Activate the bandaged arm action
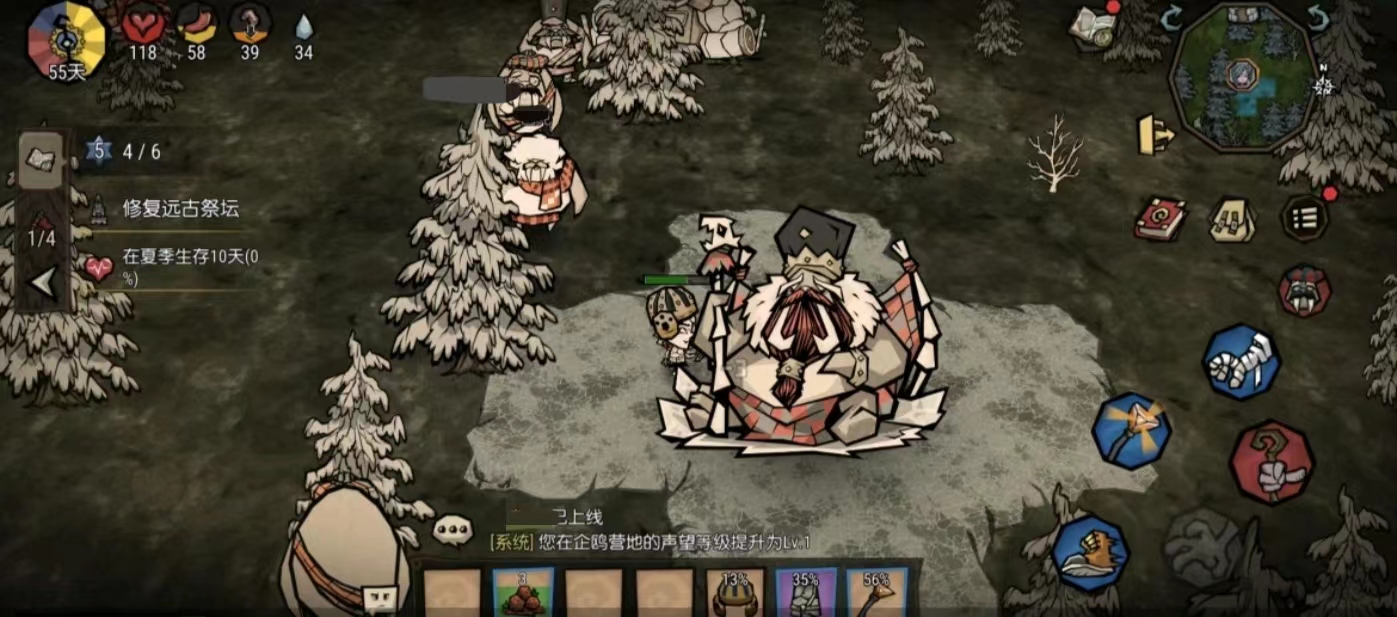The height and width of the screenshot is (617, 1397). (1242, 361)
